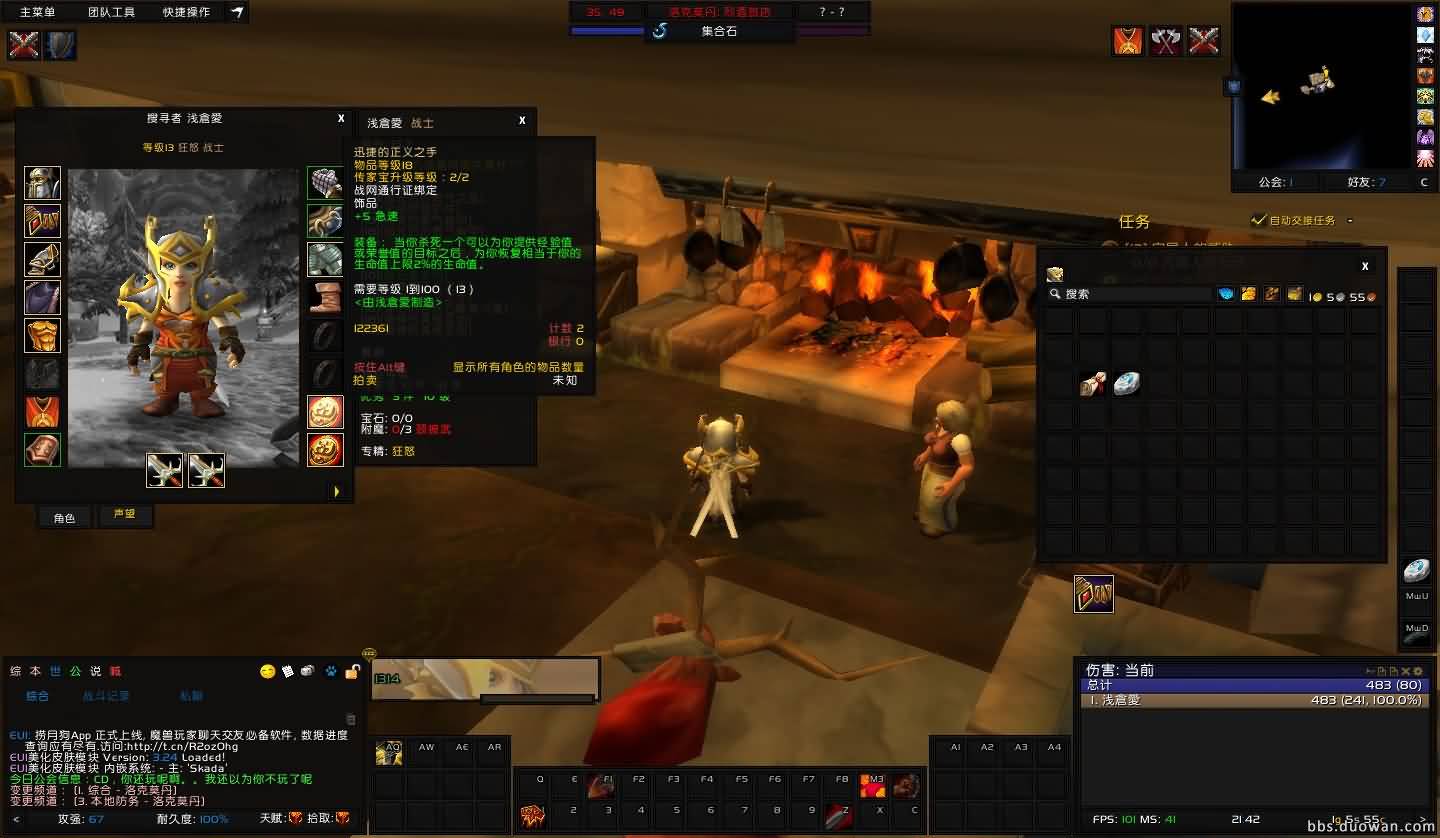The height and width of the screenshot is (838, 1440).
Task: Click the 集合石 meeting stone button
Action: pyautogui.click(x=718, y=31)
